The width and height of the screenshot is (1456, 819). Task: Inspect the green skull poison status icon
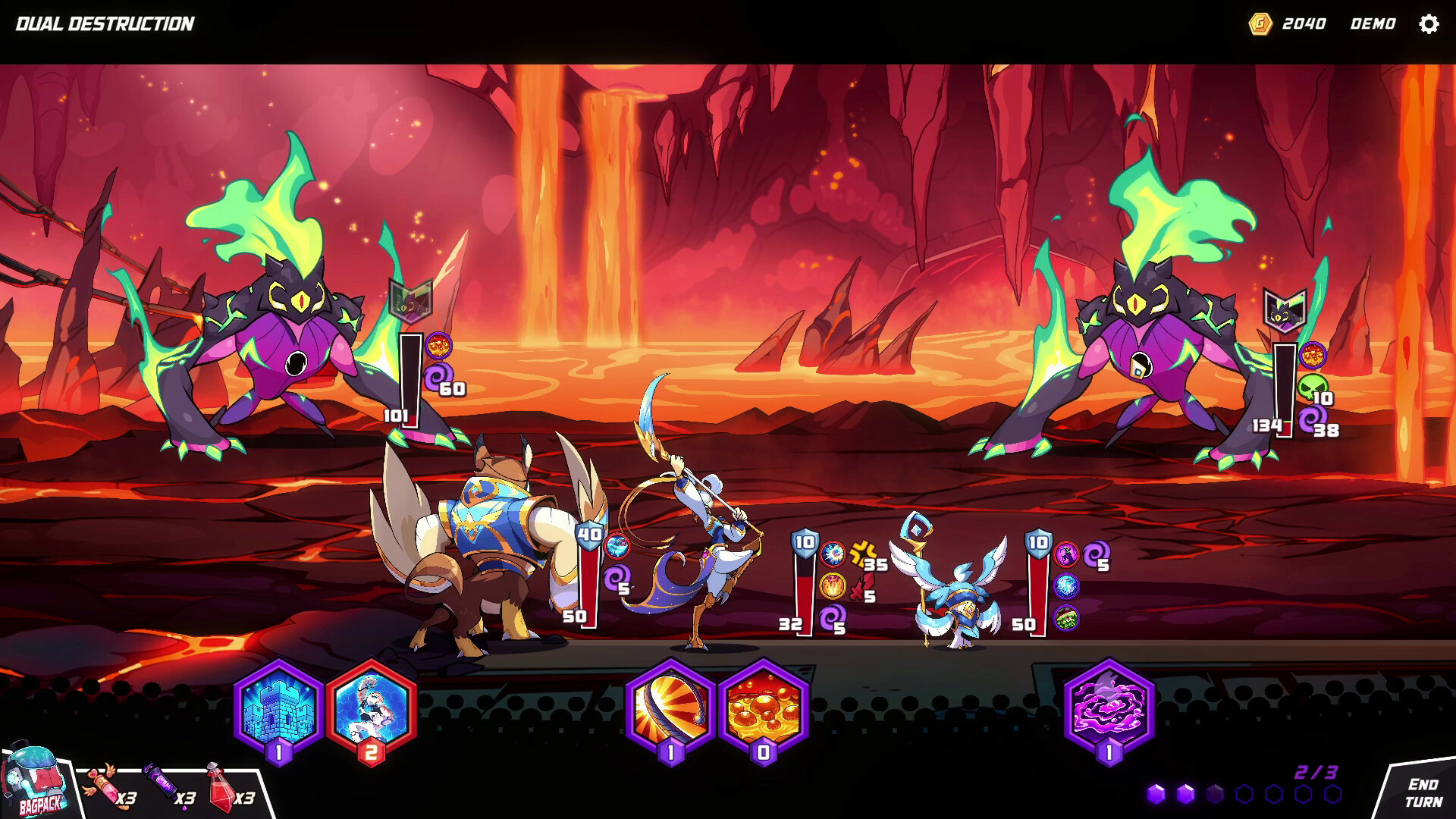[1312, 388]
